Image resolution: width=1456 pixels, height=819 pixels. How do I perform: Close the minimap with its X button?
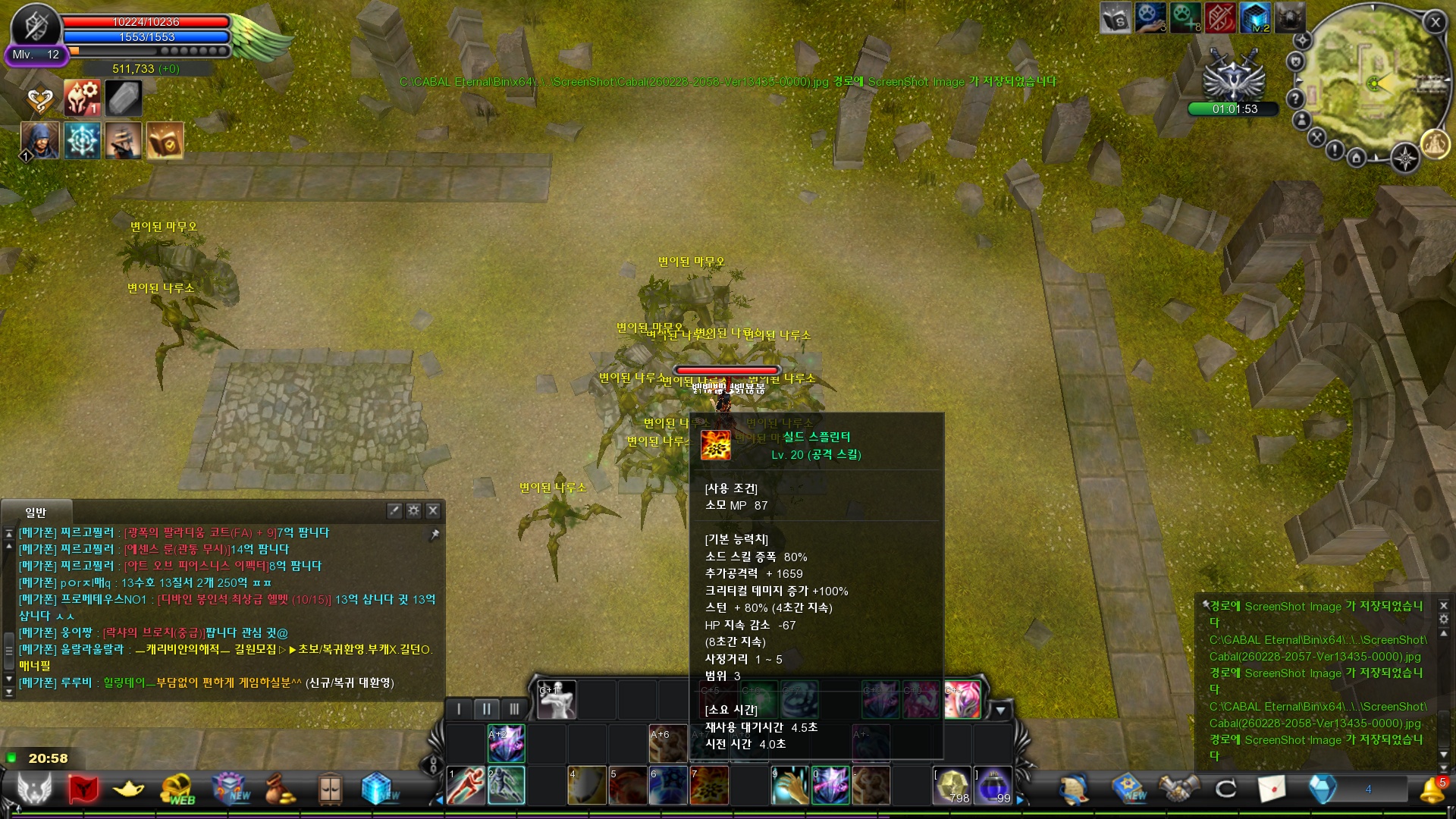1435,22
